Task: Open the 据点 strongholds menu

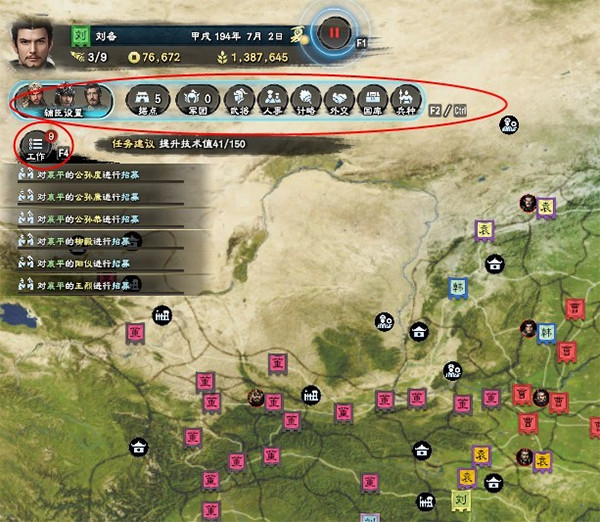Action: [x=150, y=100]
